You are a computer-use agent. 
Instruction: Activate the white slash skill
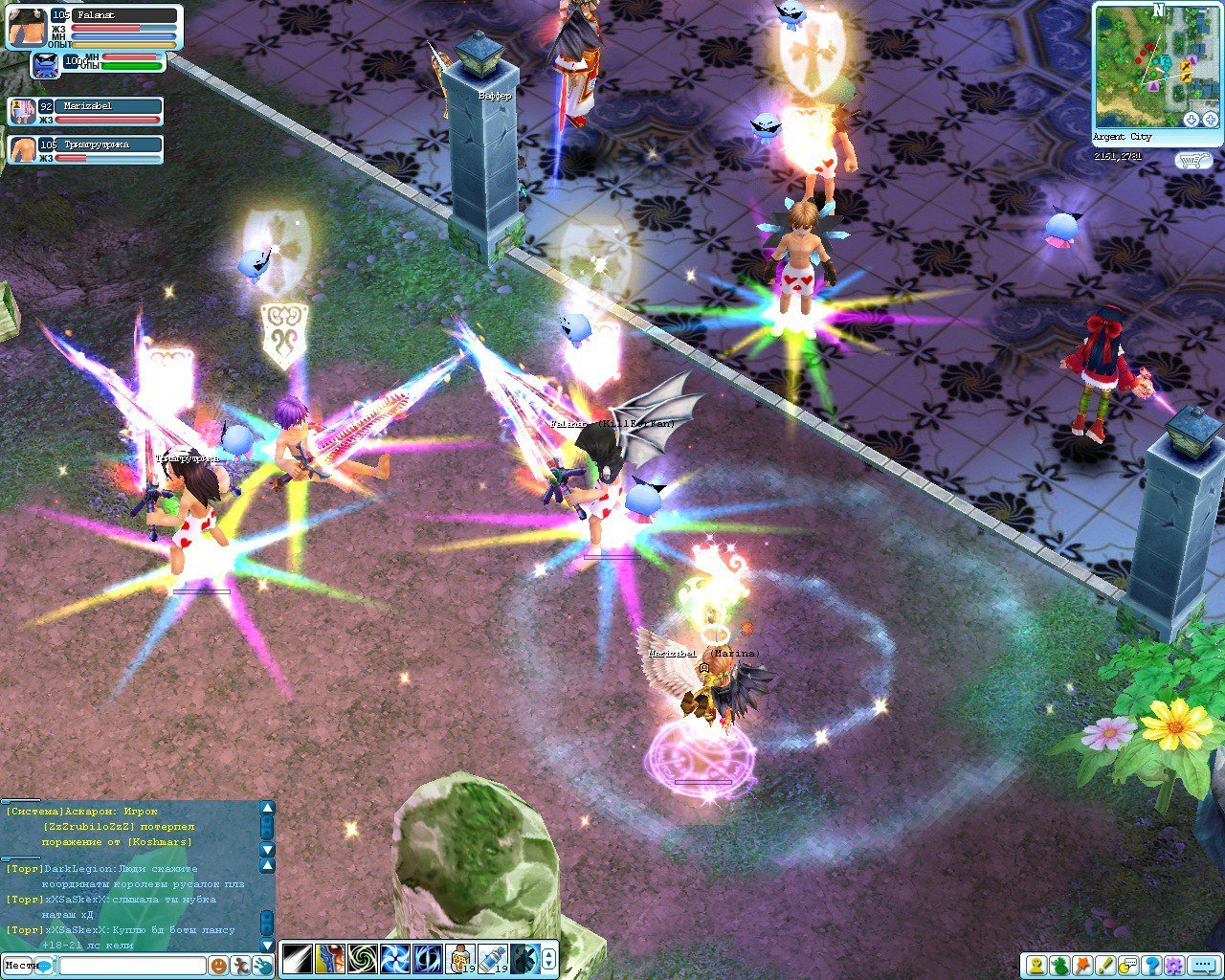tap(297, 958)
